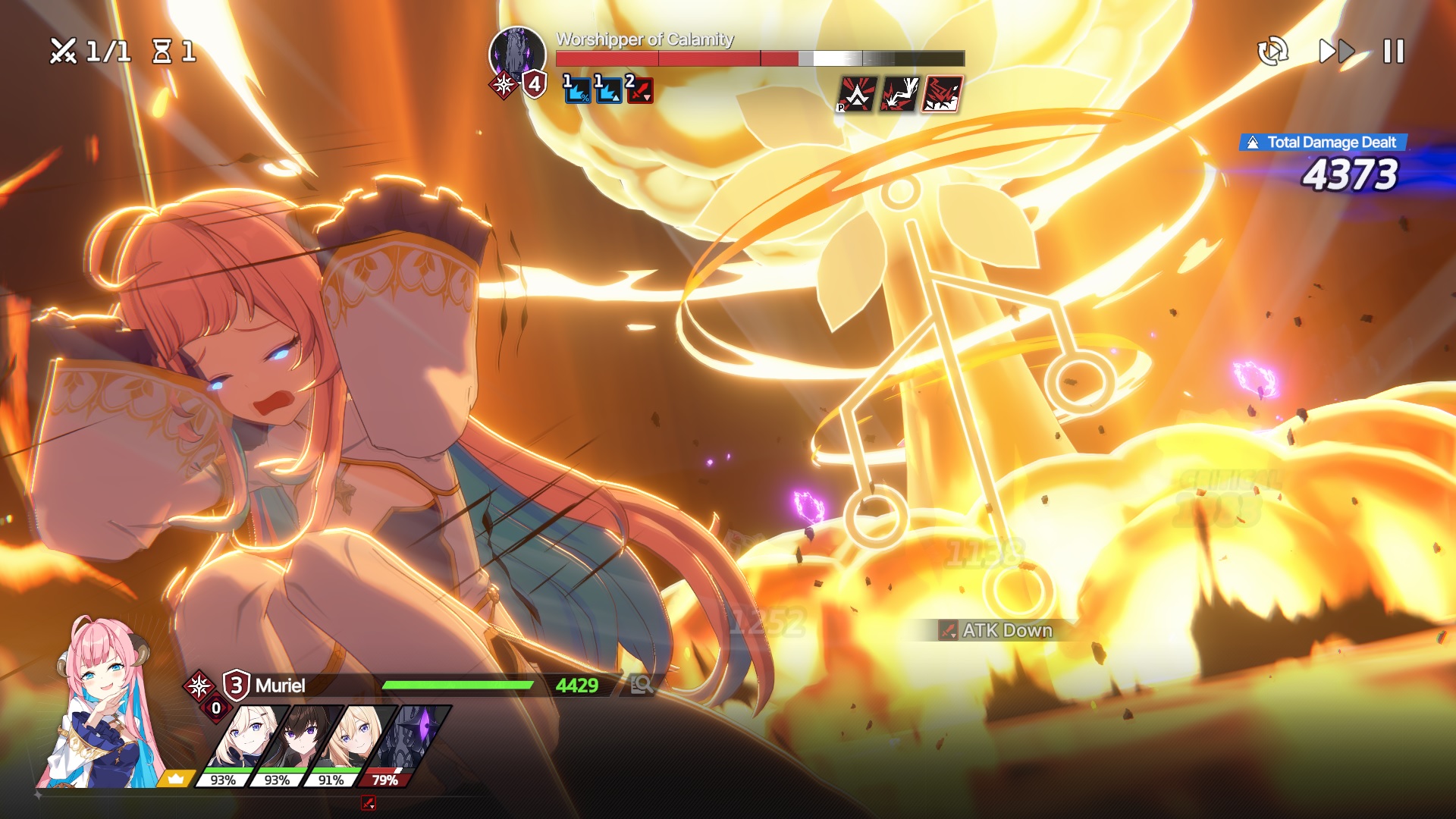Inspect the small sword debuff marker on turn bar
The width and height of the screenshot is (1456, 819).
(369, 802)
